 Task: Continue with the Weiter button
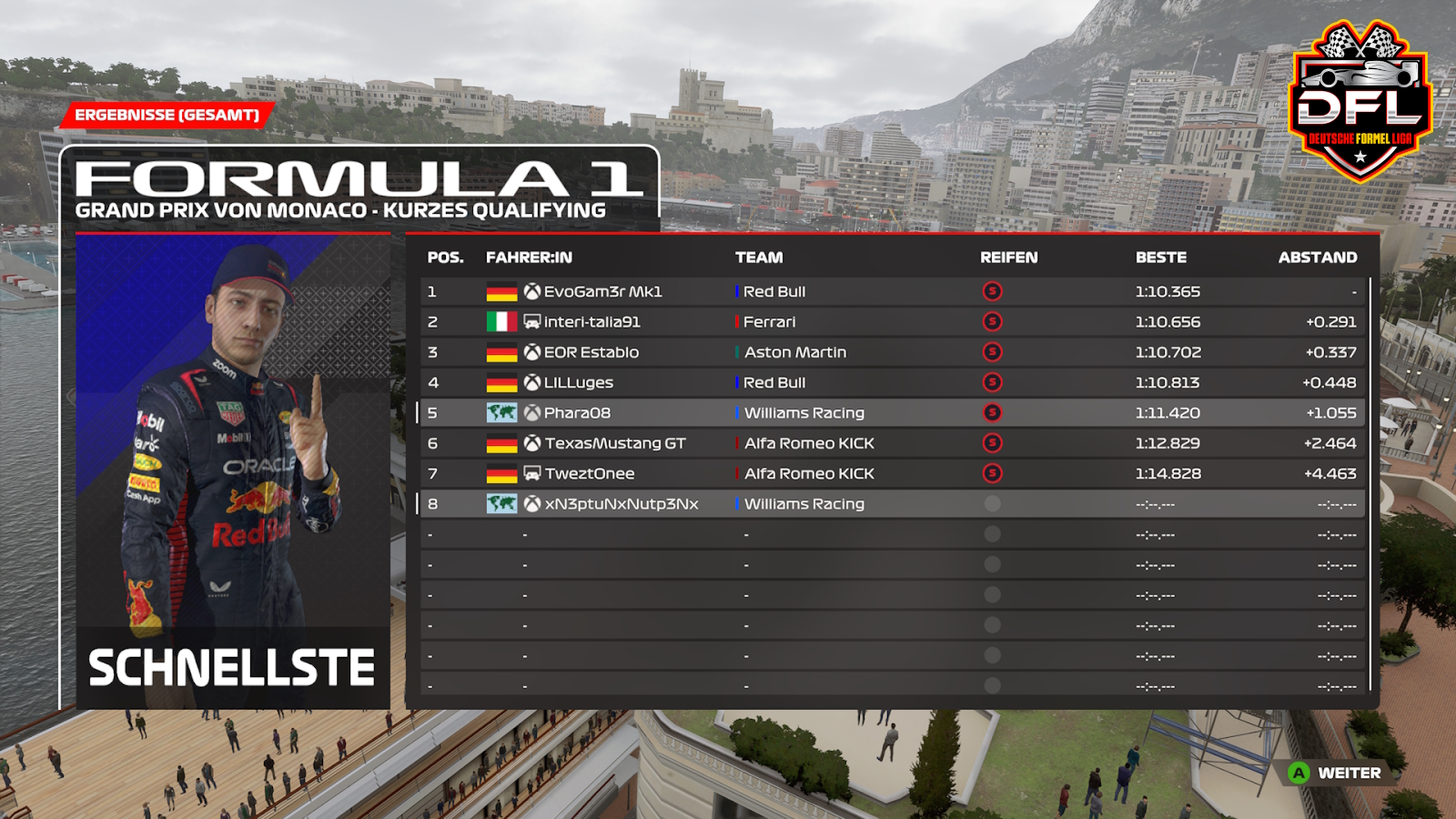coord(1337,773)
